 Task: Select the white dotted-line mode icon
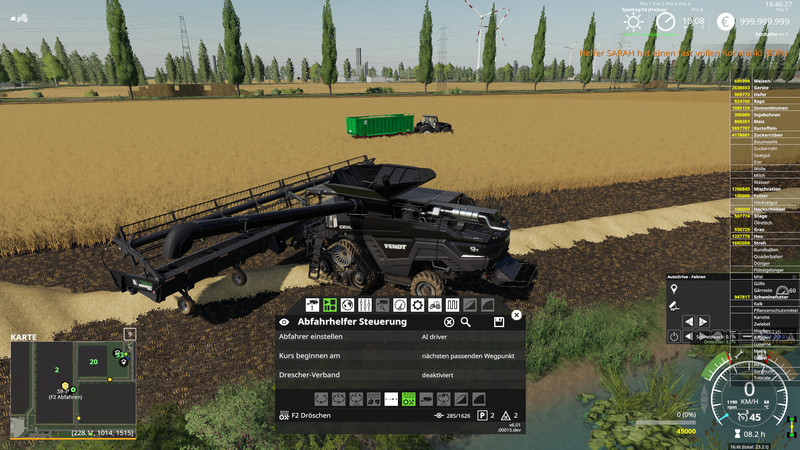point(391,399)
